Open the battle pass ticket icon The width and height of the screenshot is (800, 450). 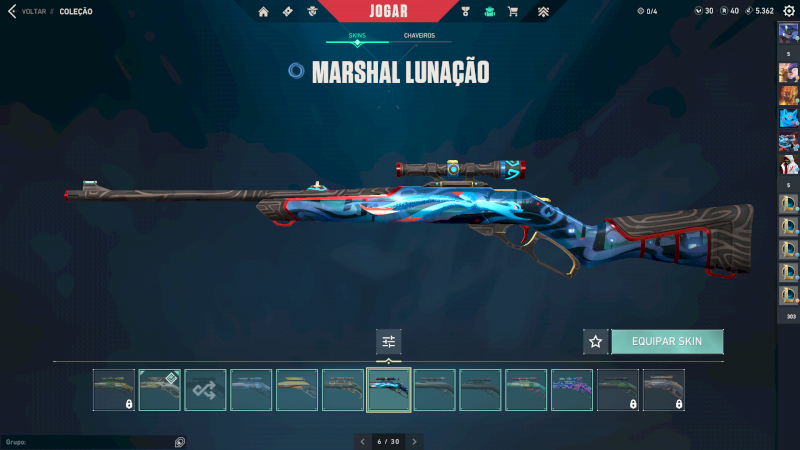click(x=288, y=12)
